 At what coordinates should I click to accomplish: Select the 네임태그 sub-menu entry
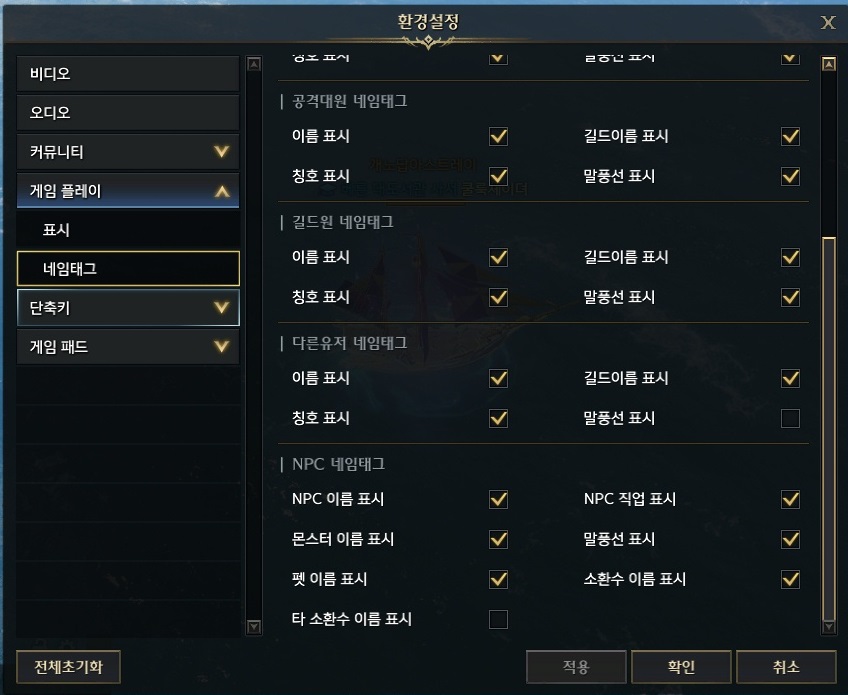128,268
